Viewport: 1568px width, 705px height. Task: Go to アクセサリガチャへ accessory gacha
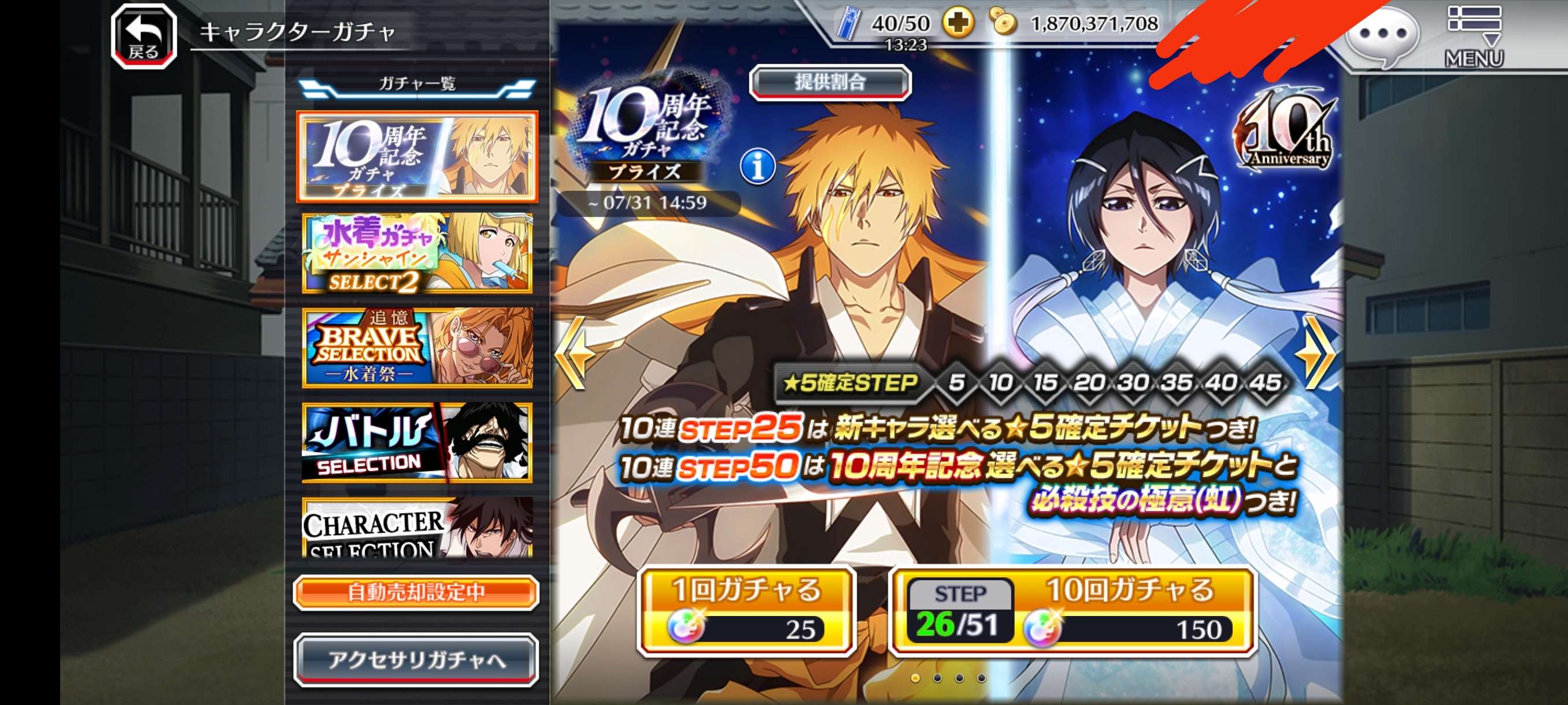coord(416,660)
